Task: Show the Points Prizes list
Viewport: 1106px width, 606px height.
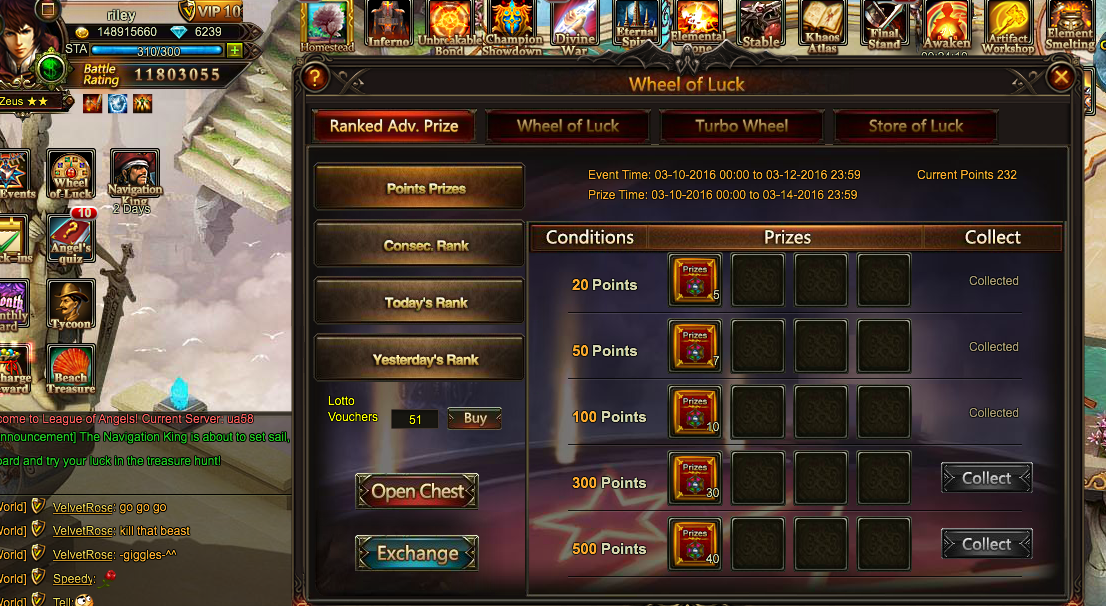Action: (x=420, y=187)
